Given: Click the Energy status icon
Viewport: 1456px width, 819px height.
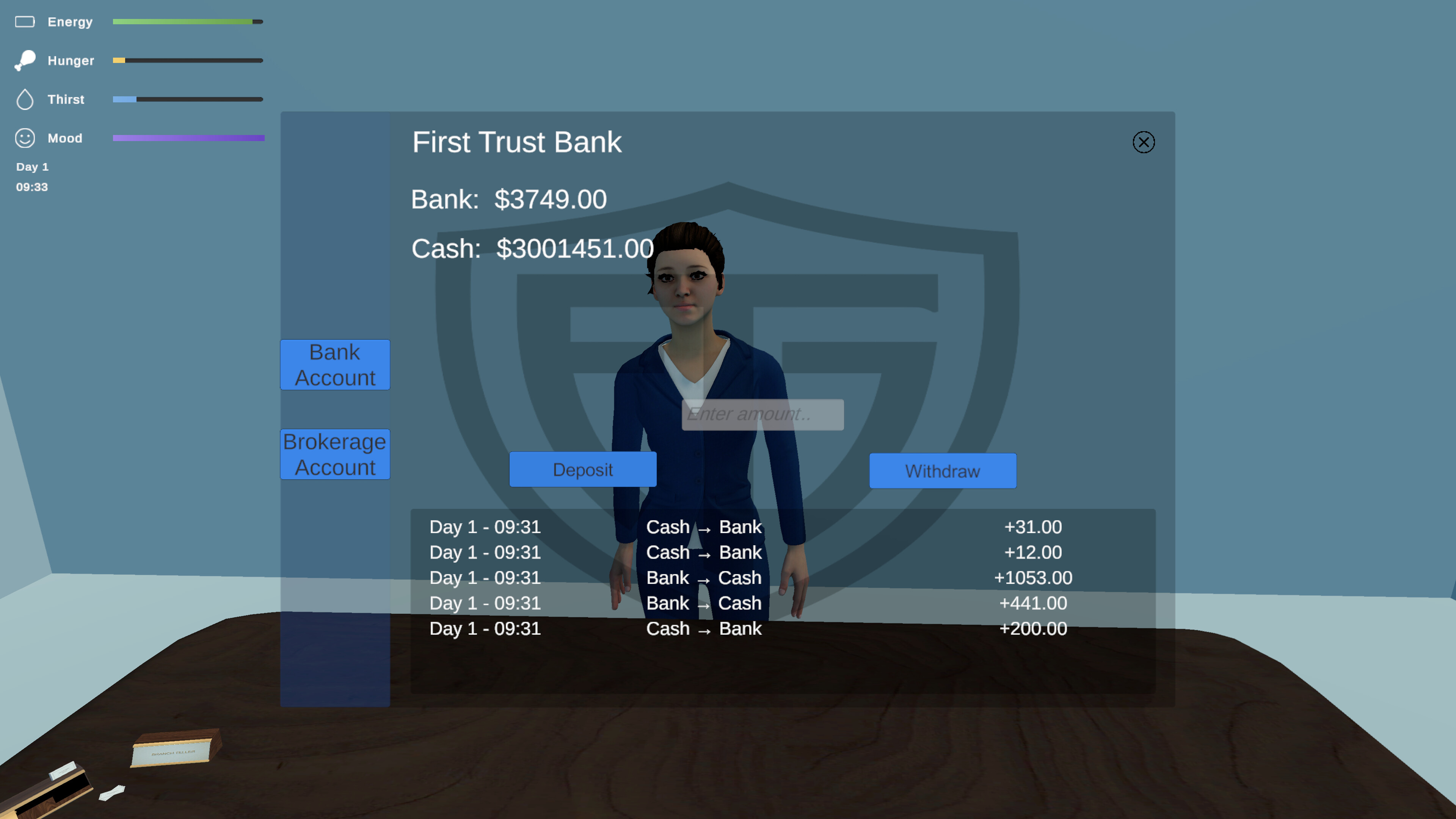Looking at the screenshot, I should 25,22.
